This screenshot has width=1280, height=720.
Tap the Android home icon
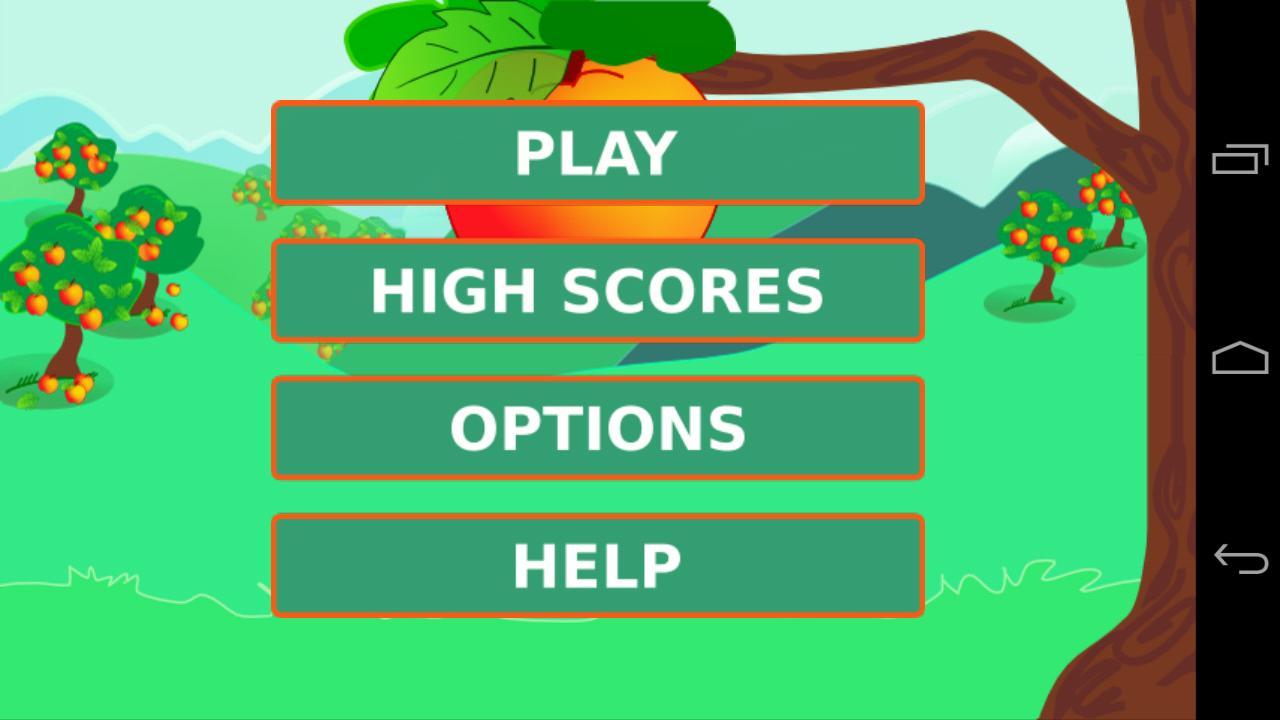[x=1238, y=357]
